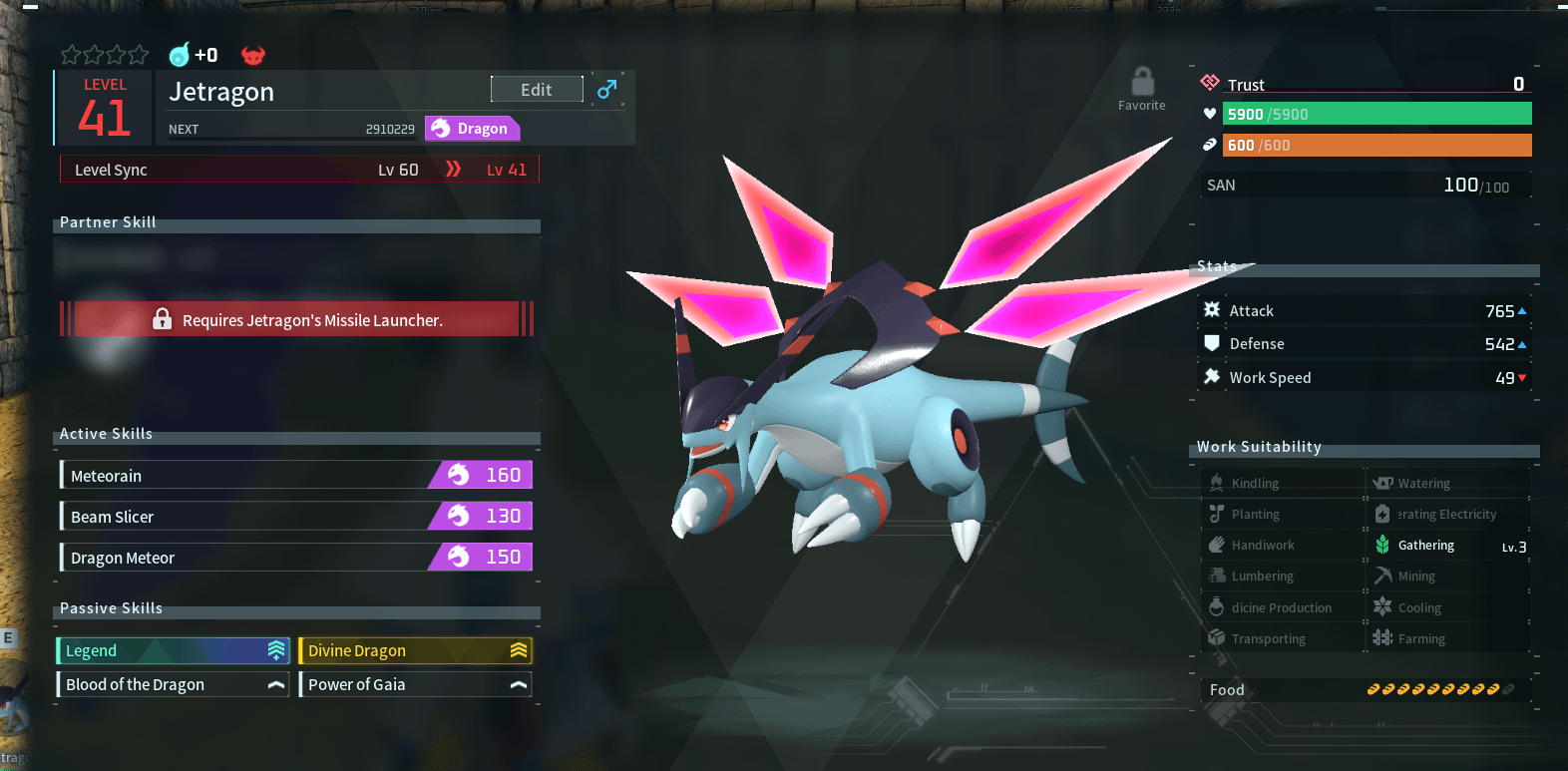
Task: Toggle the Favorite lock icon
Action: pyautogui.click(x=1142, y=83)
